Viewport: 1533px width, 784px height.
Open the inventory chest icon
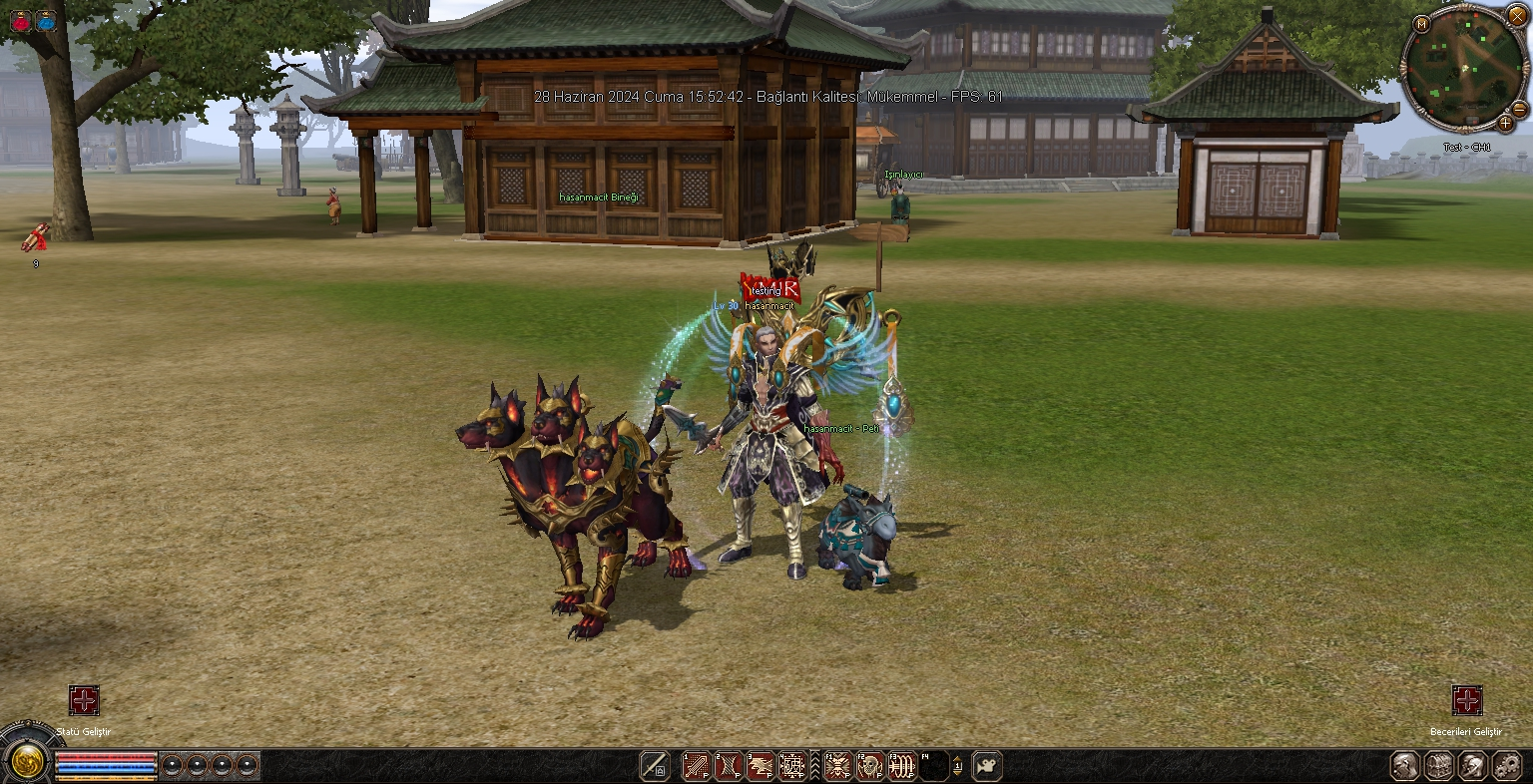(x=1438, y=765)
